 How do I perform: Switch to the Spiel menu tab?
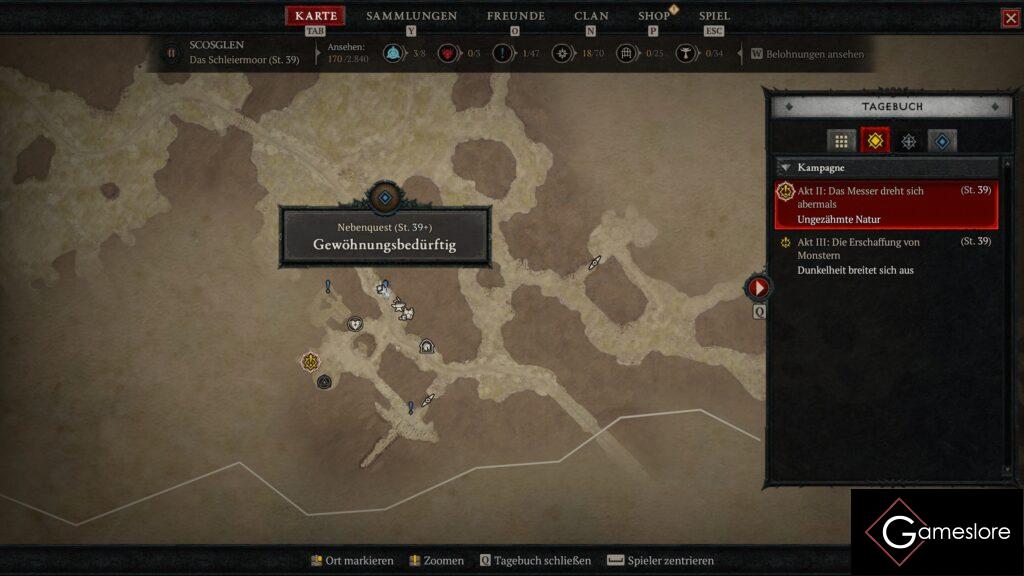pyautogui.click(x=714, y=16)
